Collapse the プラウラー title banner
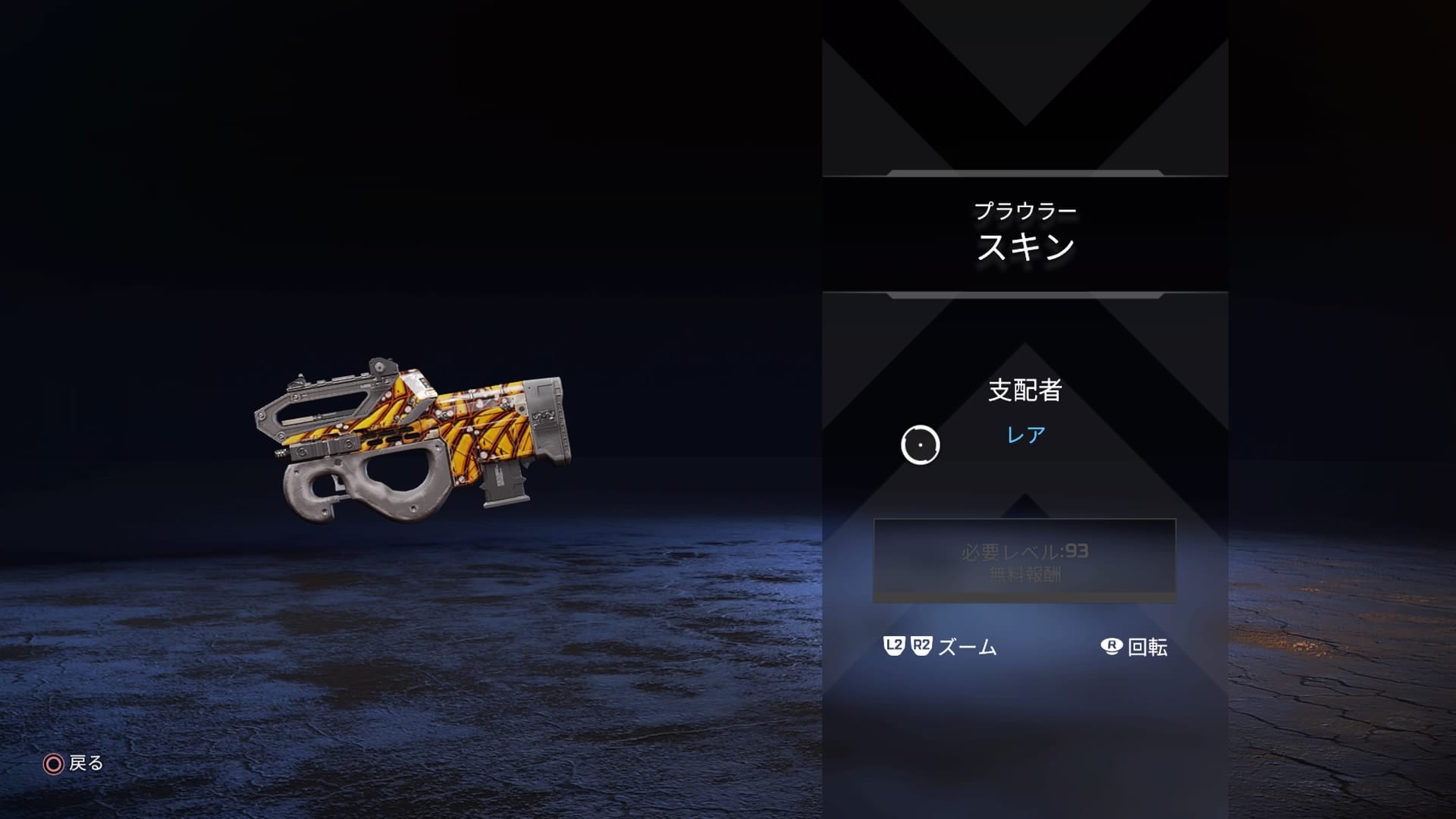Screen dimensions: 1456x819 click(x=1025, y=209)
